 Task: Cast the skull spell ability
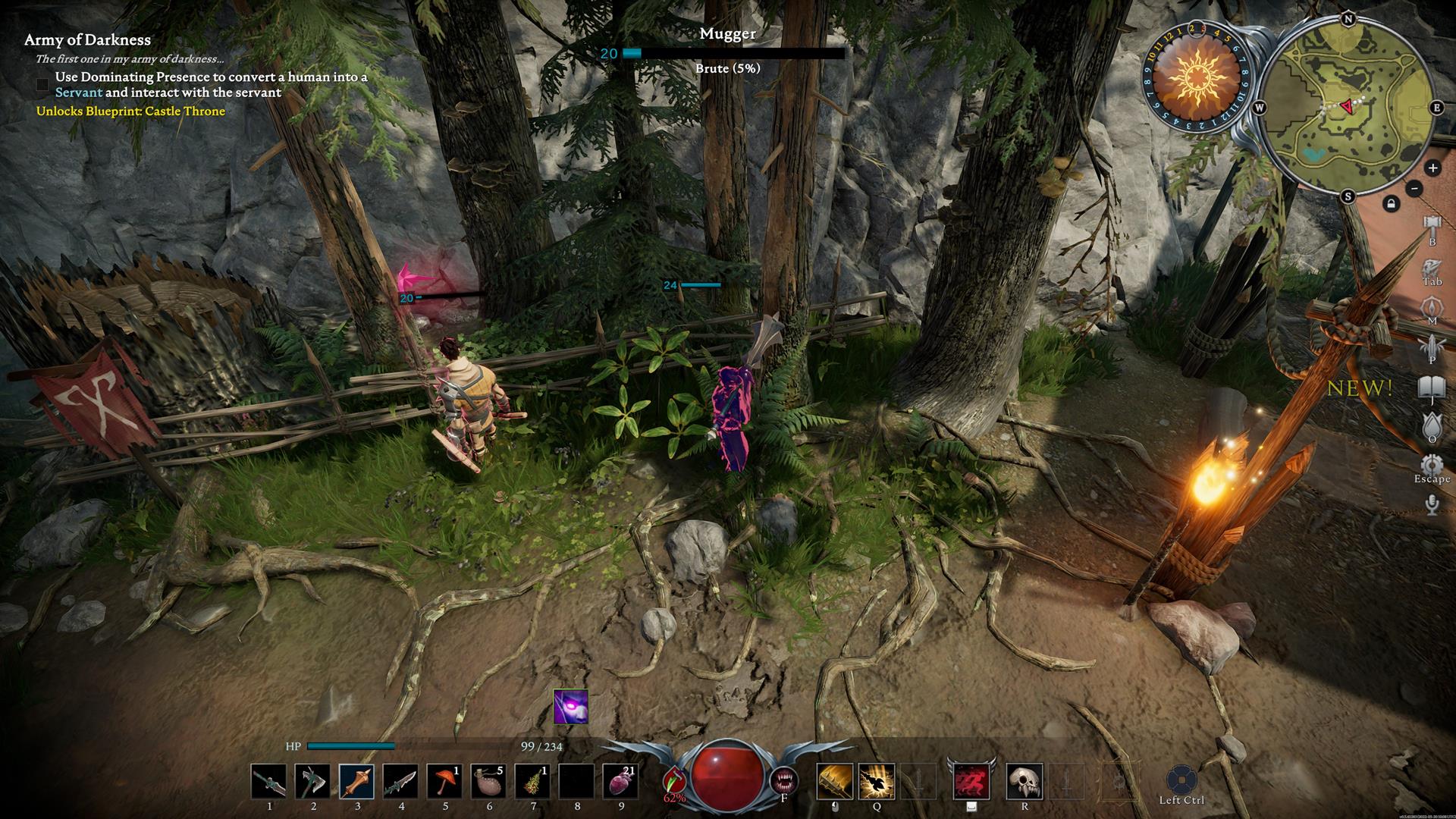tap(1025, 782)
